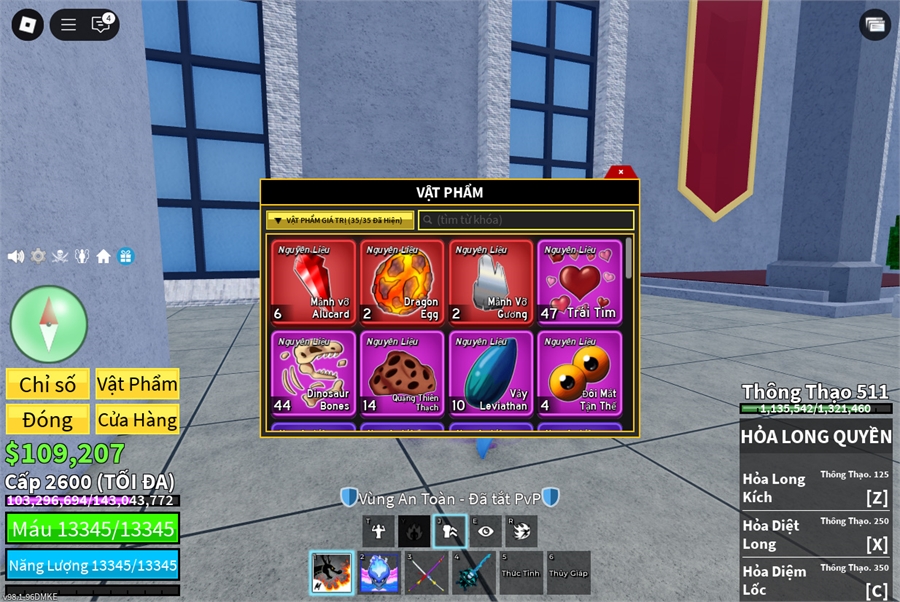Image resolution: width=900 pixels, height=602 pixels.
Task: Click the inventory keyword search field
Action: (x=527, y=220)
